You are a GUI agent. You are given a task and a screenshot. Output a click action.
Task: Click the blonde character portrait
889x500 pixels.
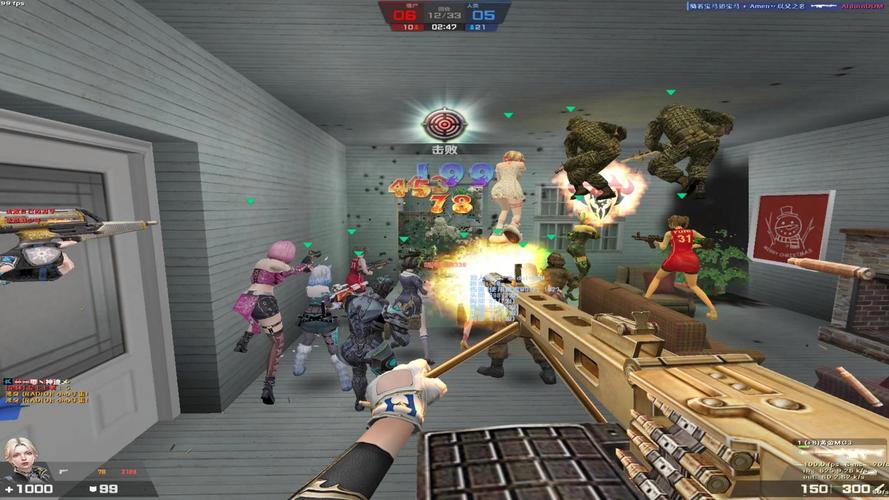(21, 457)
